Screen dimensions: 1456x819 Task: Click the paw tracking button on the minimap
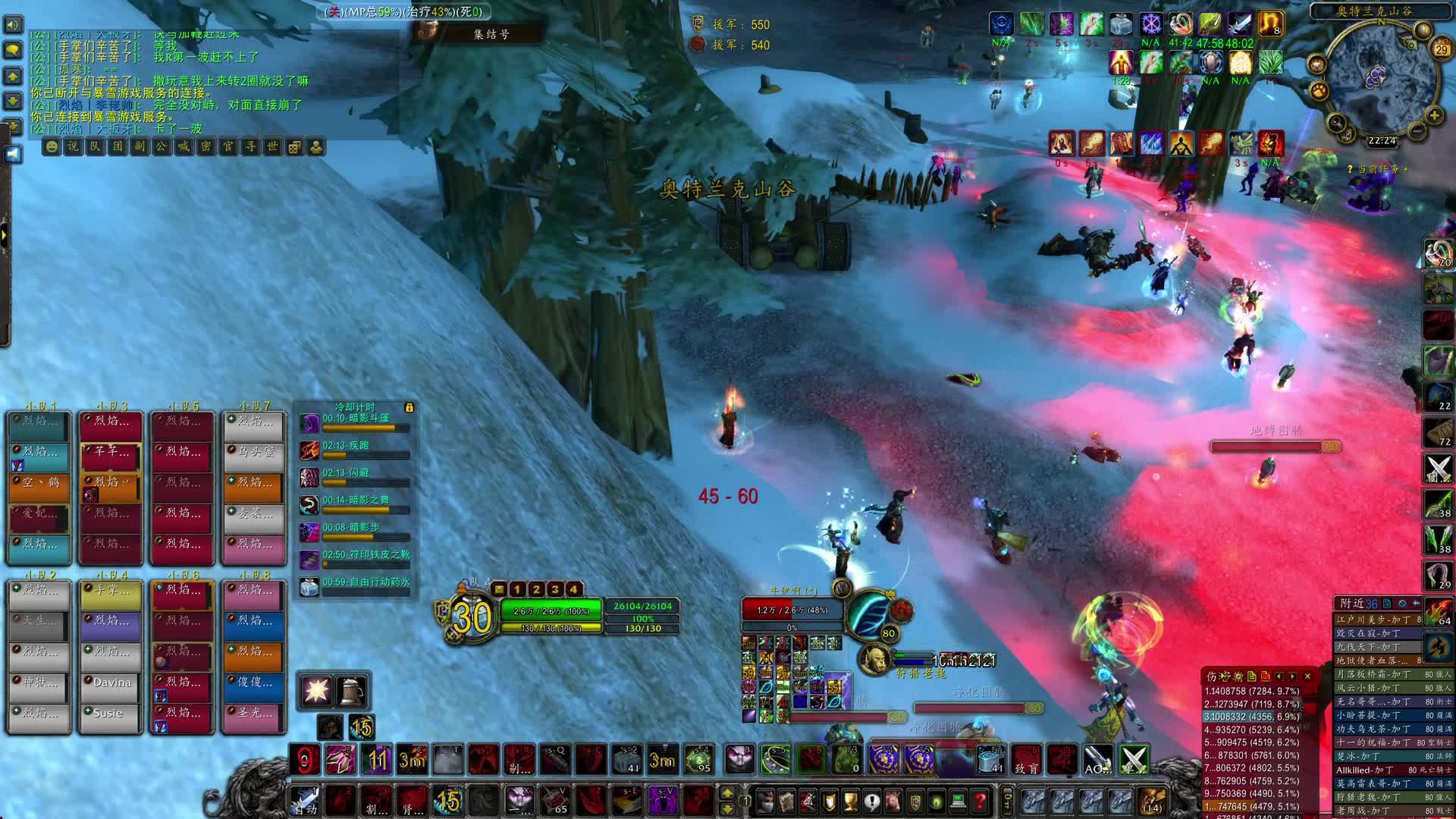1319,91
